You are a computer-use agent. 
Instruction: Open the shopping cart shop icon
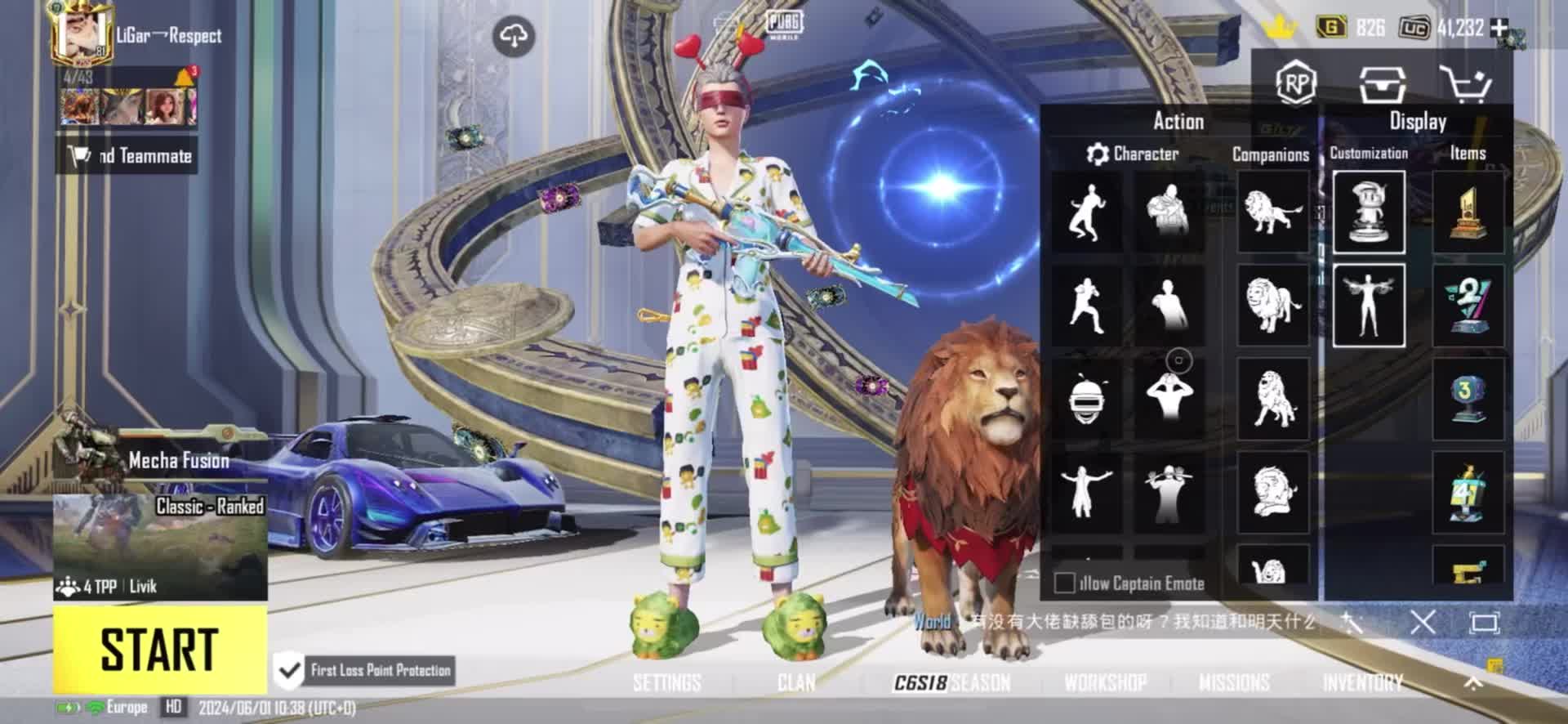(x=1465, y=83)
